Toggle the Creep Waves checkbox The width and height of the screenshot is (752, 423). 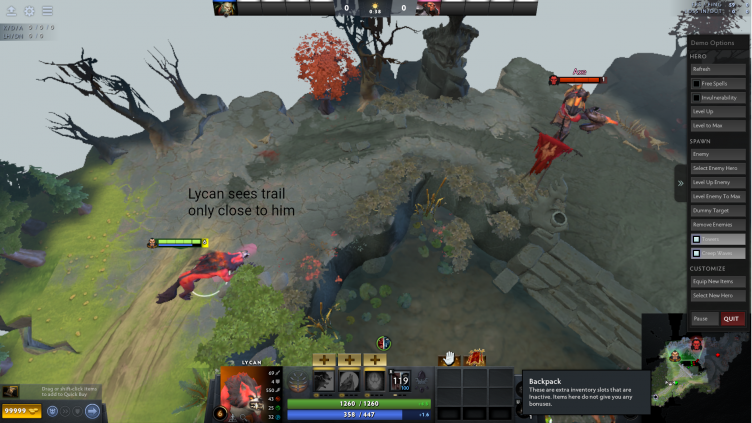pos(696,253)
